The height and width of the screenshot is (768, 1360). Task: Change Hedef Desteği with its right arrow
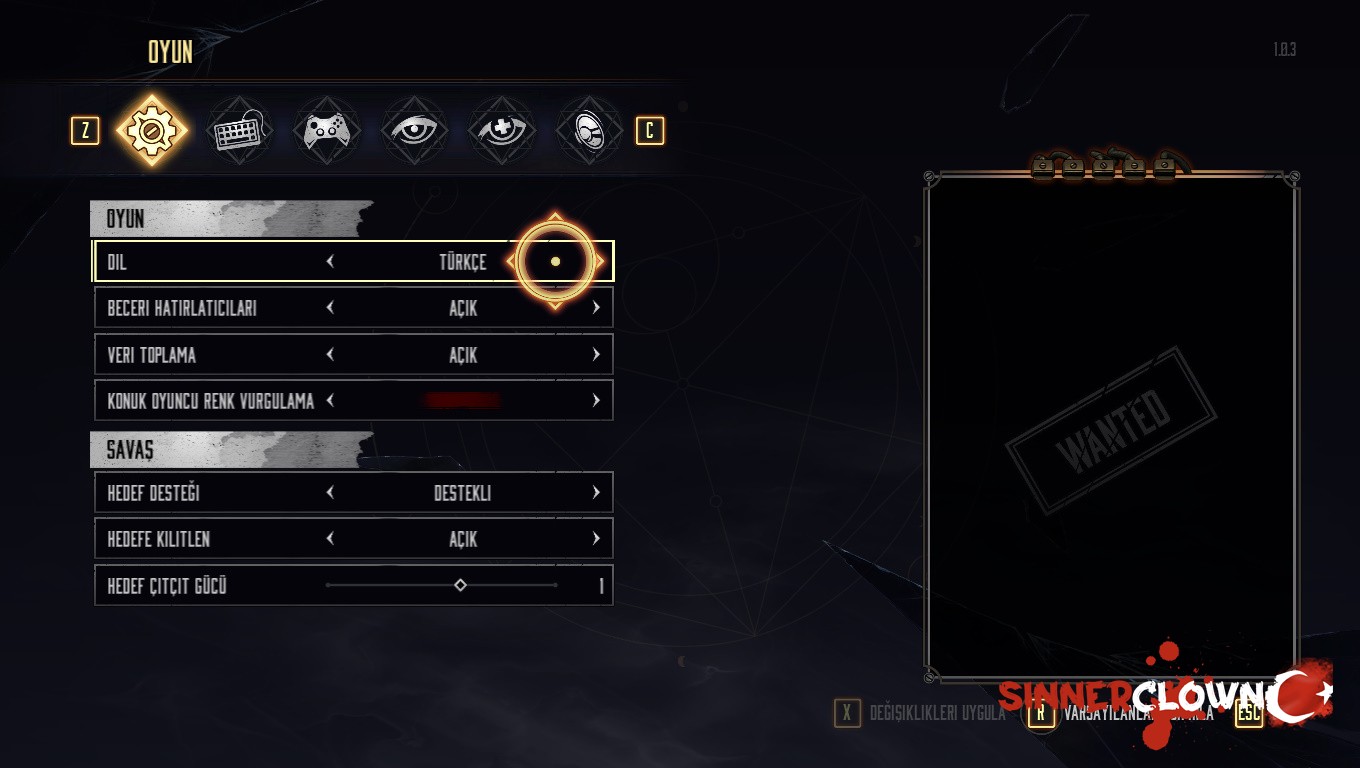pos(596,493)
